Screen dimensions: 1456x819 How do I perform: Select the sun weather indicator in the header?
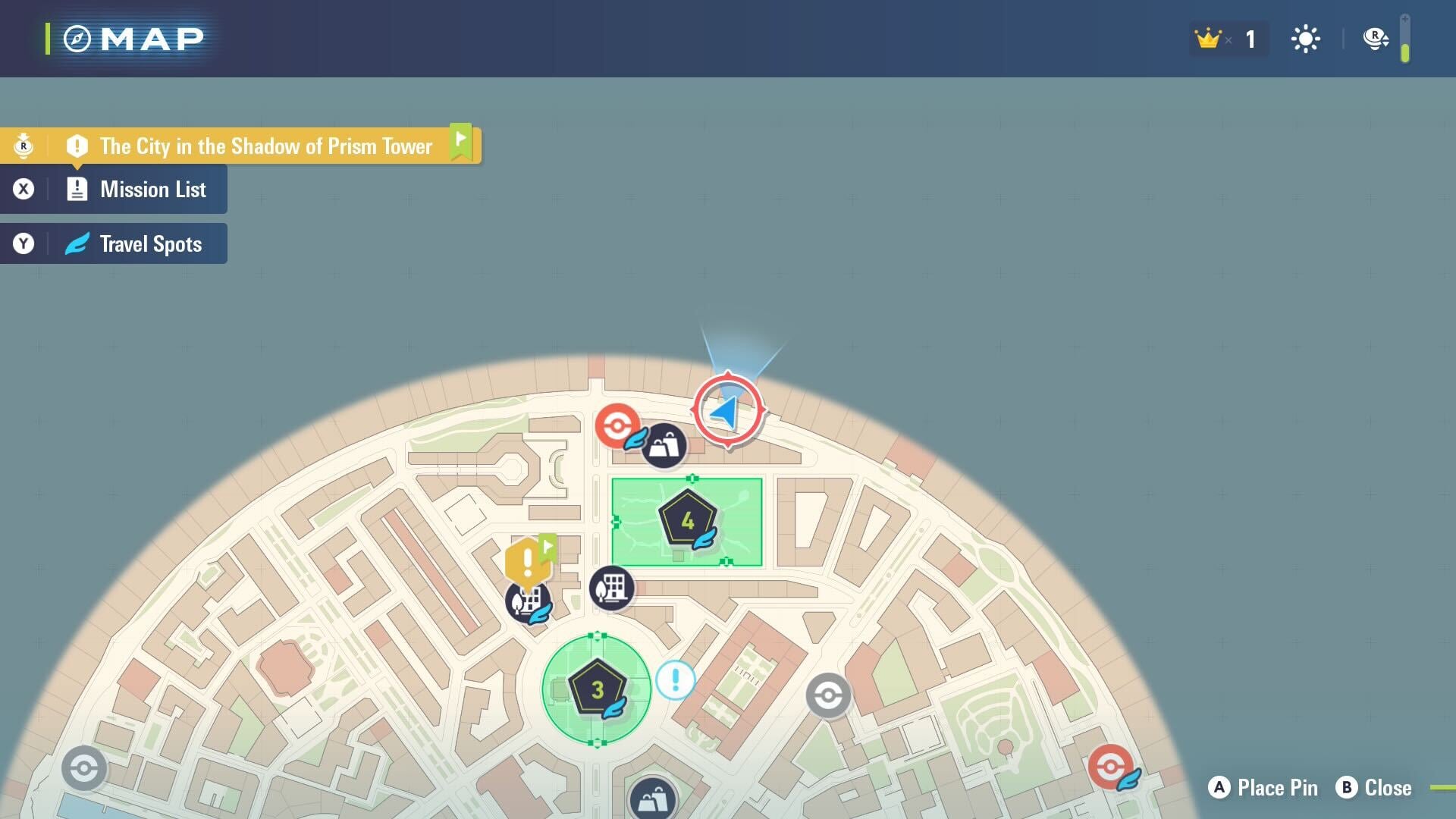tap(1305, 39)
